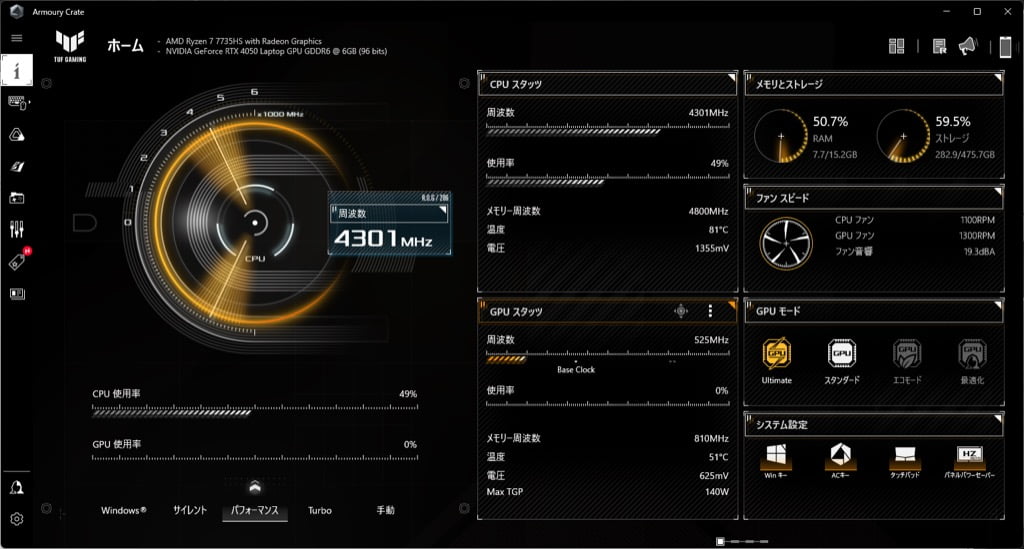The image size is (1024, 549).
Task: Open the hamburger menu in the sidebar
Action: [x=17, y=38]
